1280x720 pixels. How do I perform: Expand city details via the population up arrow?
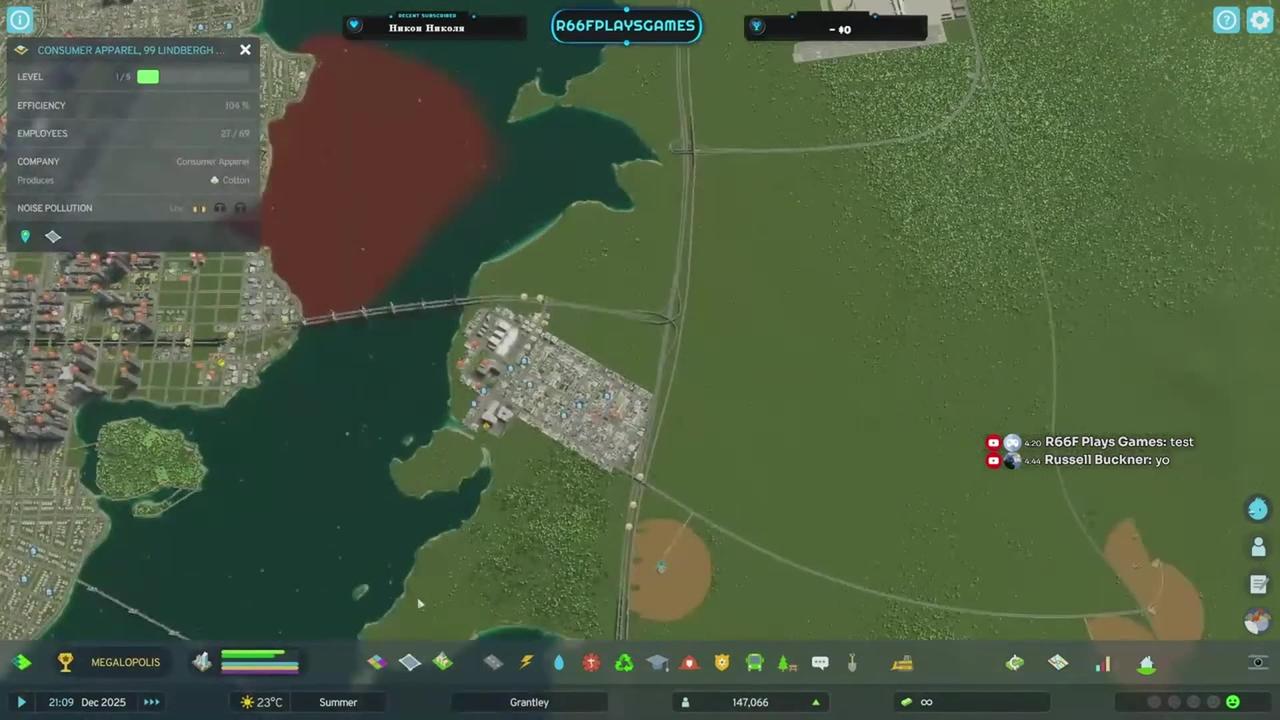click(815, 702)
